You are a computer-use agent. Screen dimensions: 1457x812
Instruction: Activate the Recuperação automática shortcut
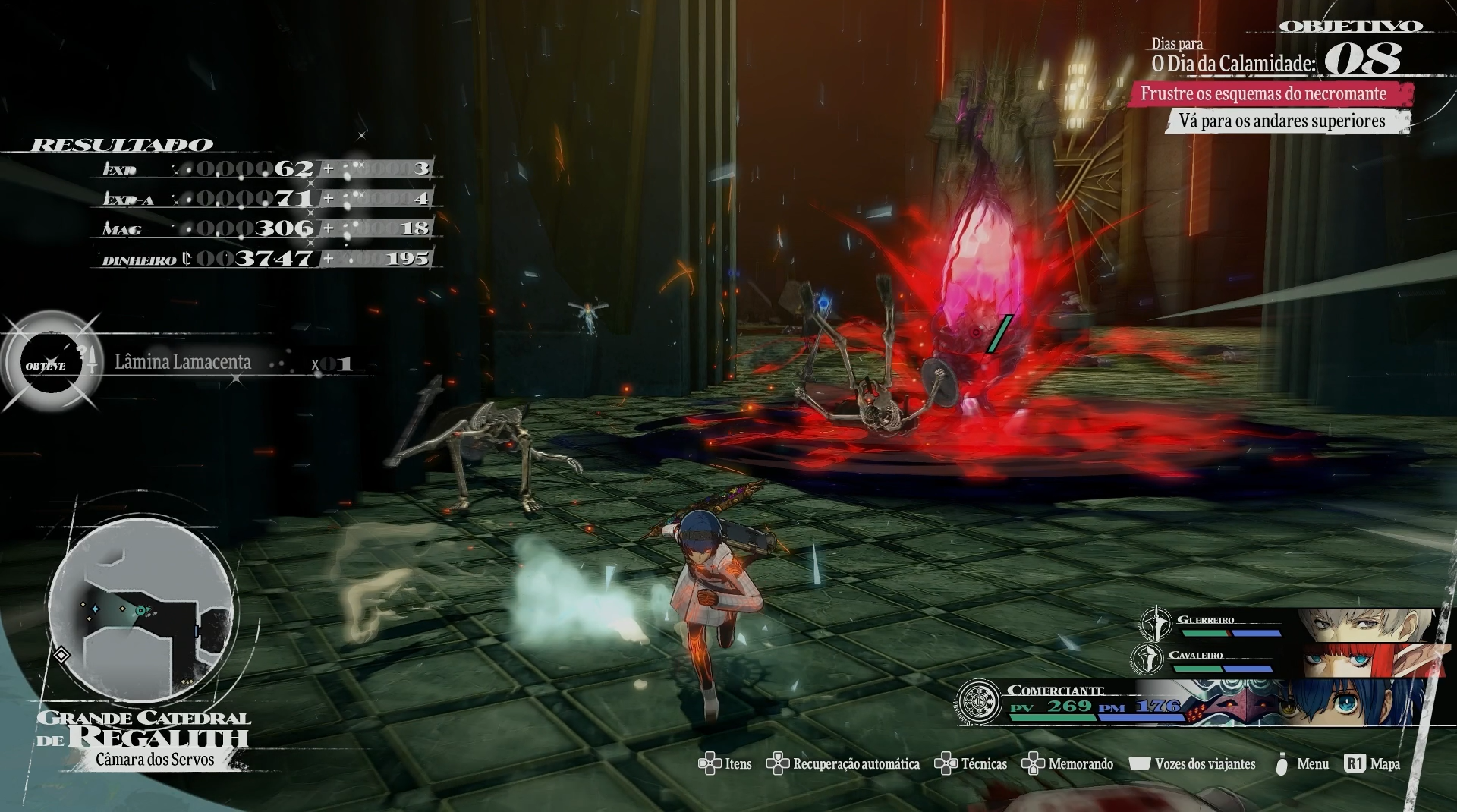pyautogui.click(x=855, y=764)
